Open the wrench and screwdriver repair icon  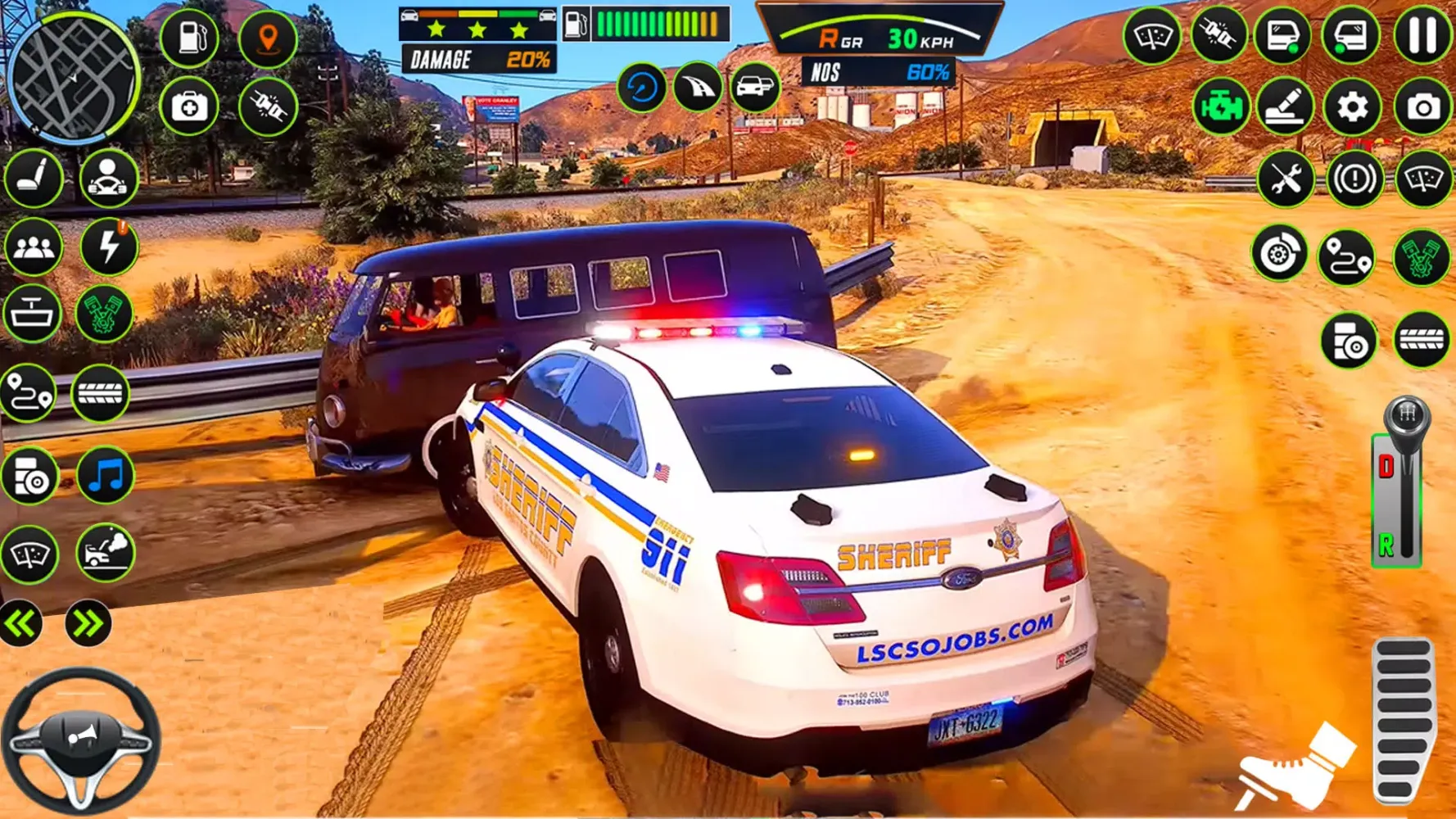coord(1284,179)
